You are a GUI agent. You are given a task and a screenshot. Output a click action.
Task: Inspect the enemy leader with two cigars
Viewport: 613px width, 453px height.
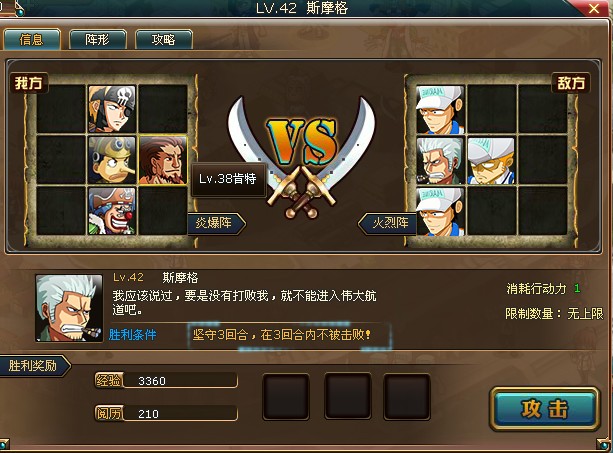point(440,160)
